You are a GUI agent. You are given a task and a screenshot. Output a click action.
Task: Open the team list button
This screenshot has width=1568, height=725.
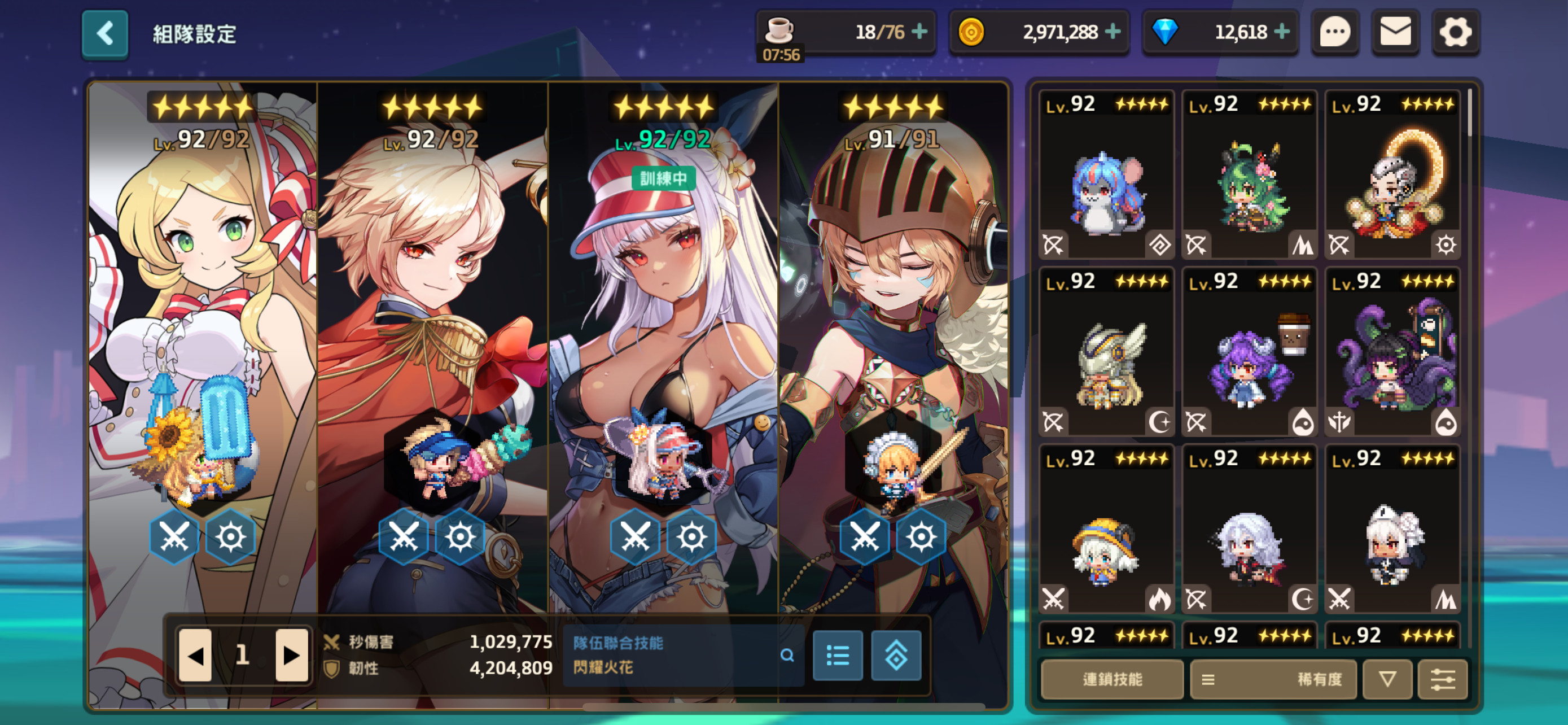pos(838,656)
